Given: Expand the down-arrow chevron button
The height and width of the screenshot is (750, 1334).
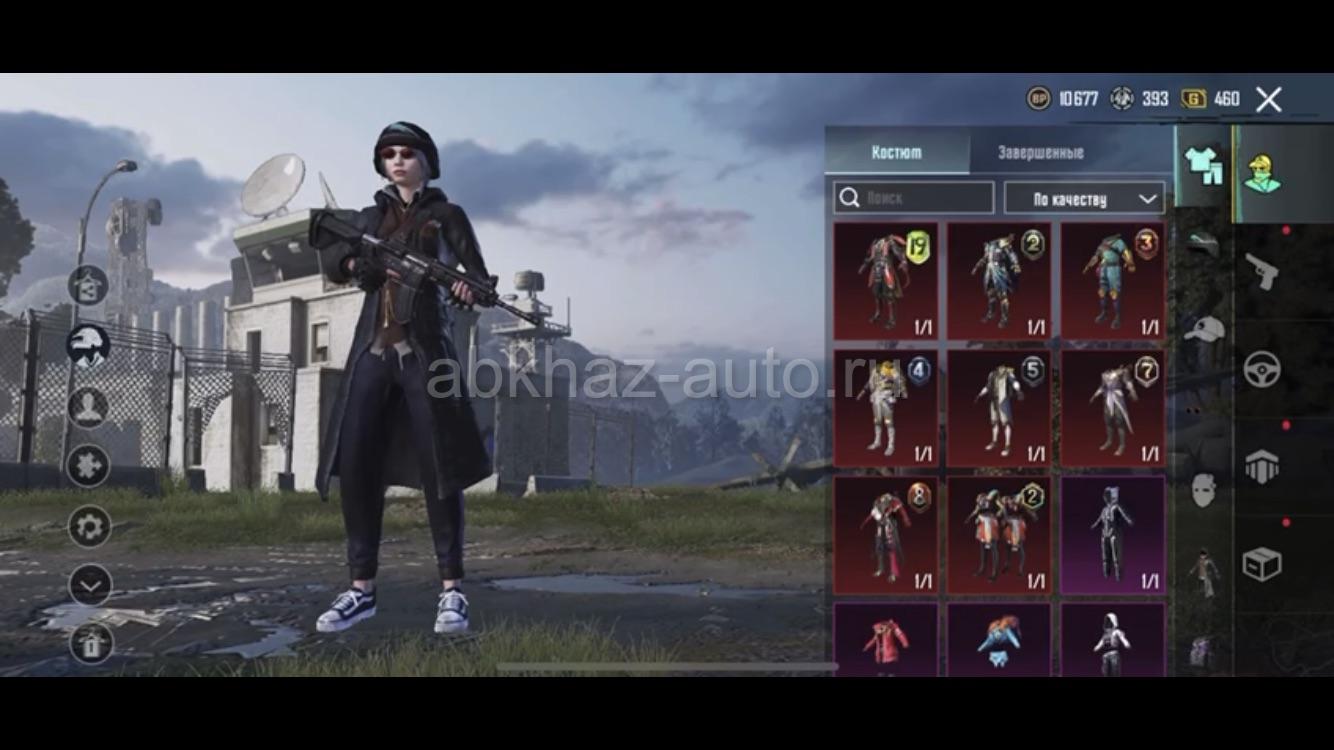Looking at the screenshot, I should 90,586.
